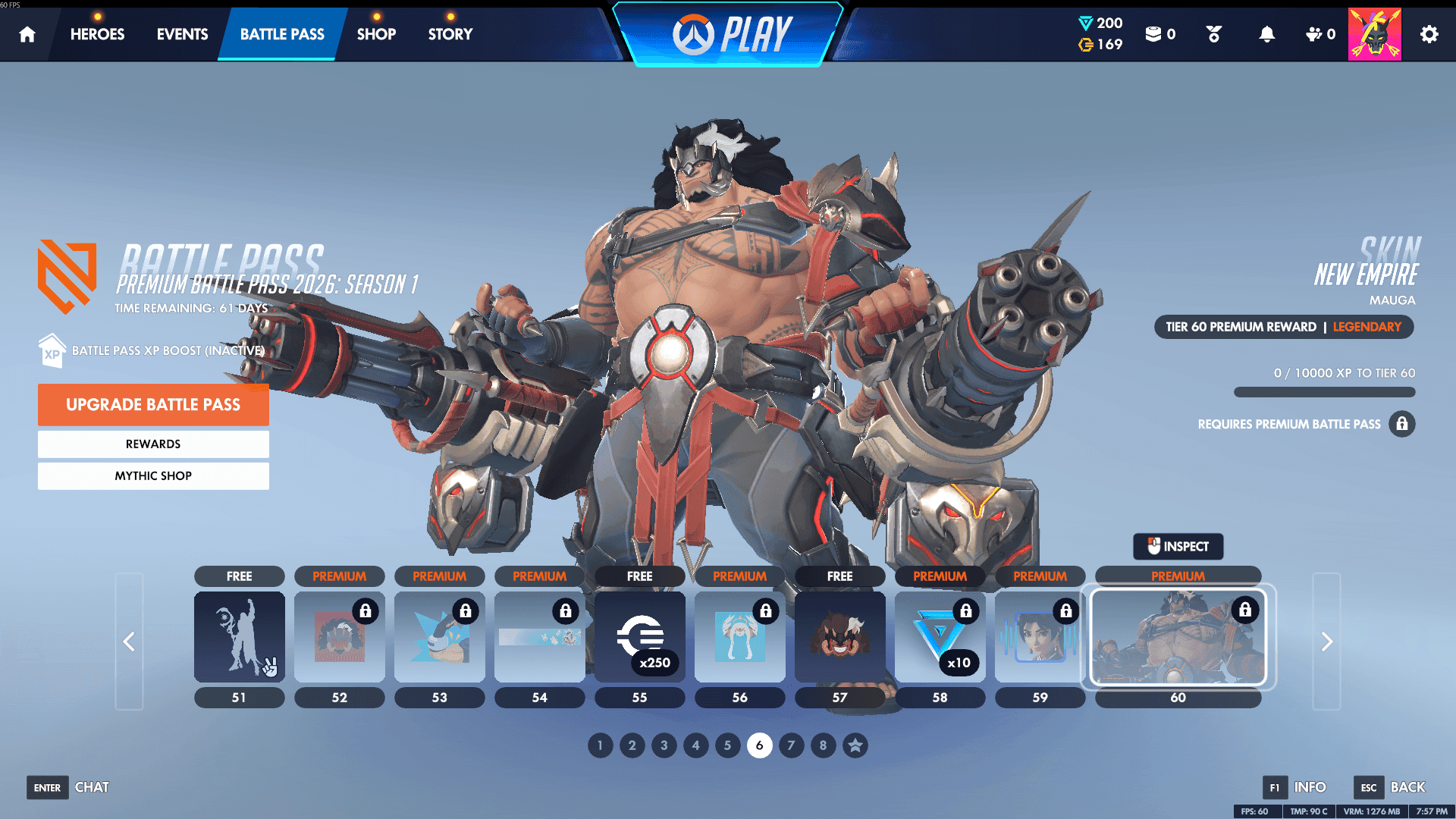The width and height of the screenshot is (1456, 819).
Task: Open the loot box inventory icon
Action: pyautogui.click(x=1153, y=35)
